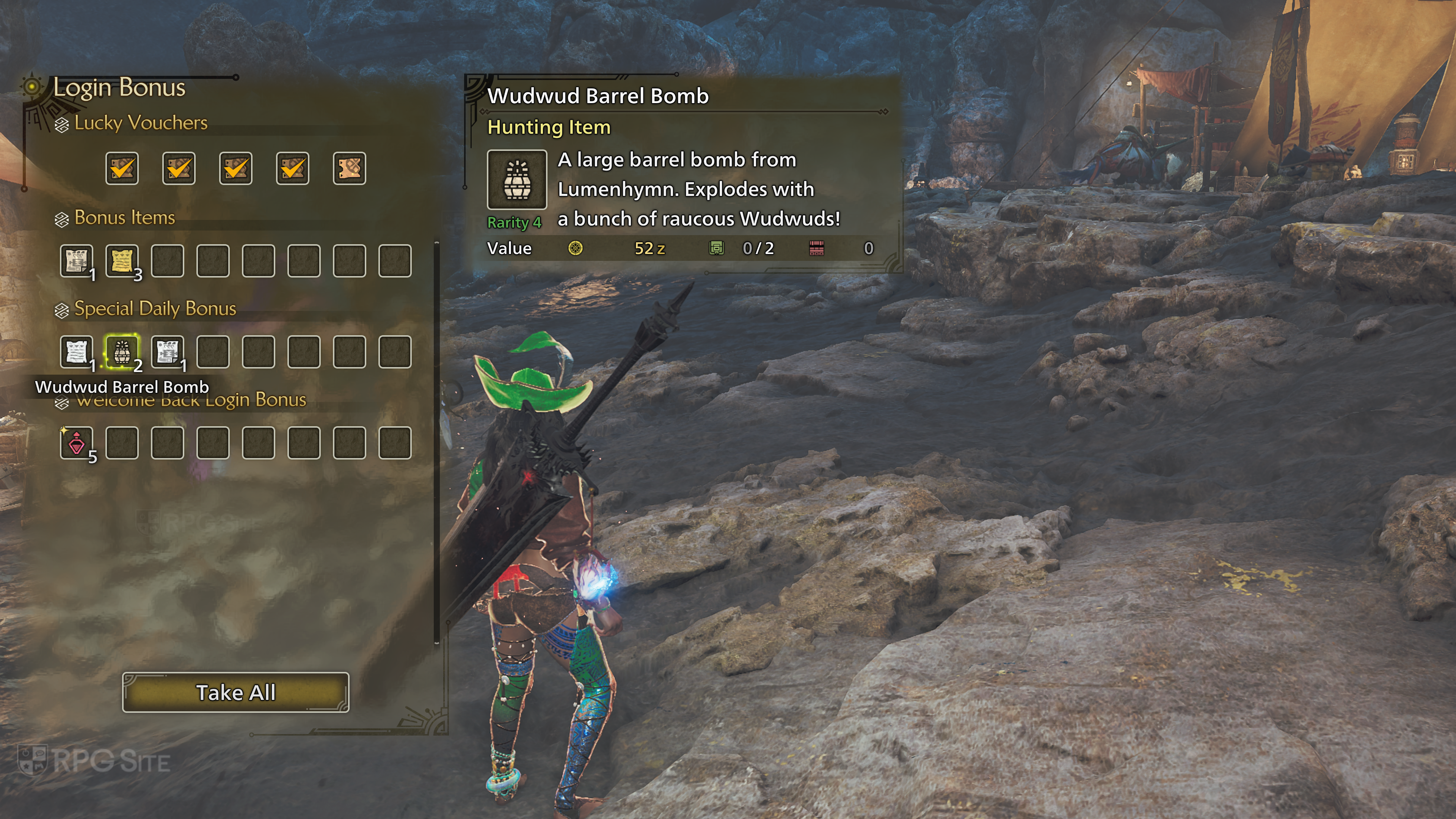Click the Wudwud Barrel Bomb detail icon
The image size is (1456, 819).
click(516, 180)
